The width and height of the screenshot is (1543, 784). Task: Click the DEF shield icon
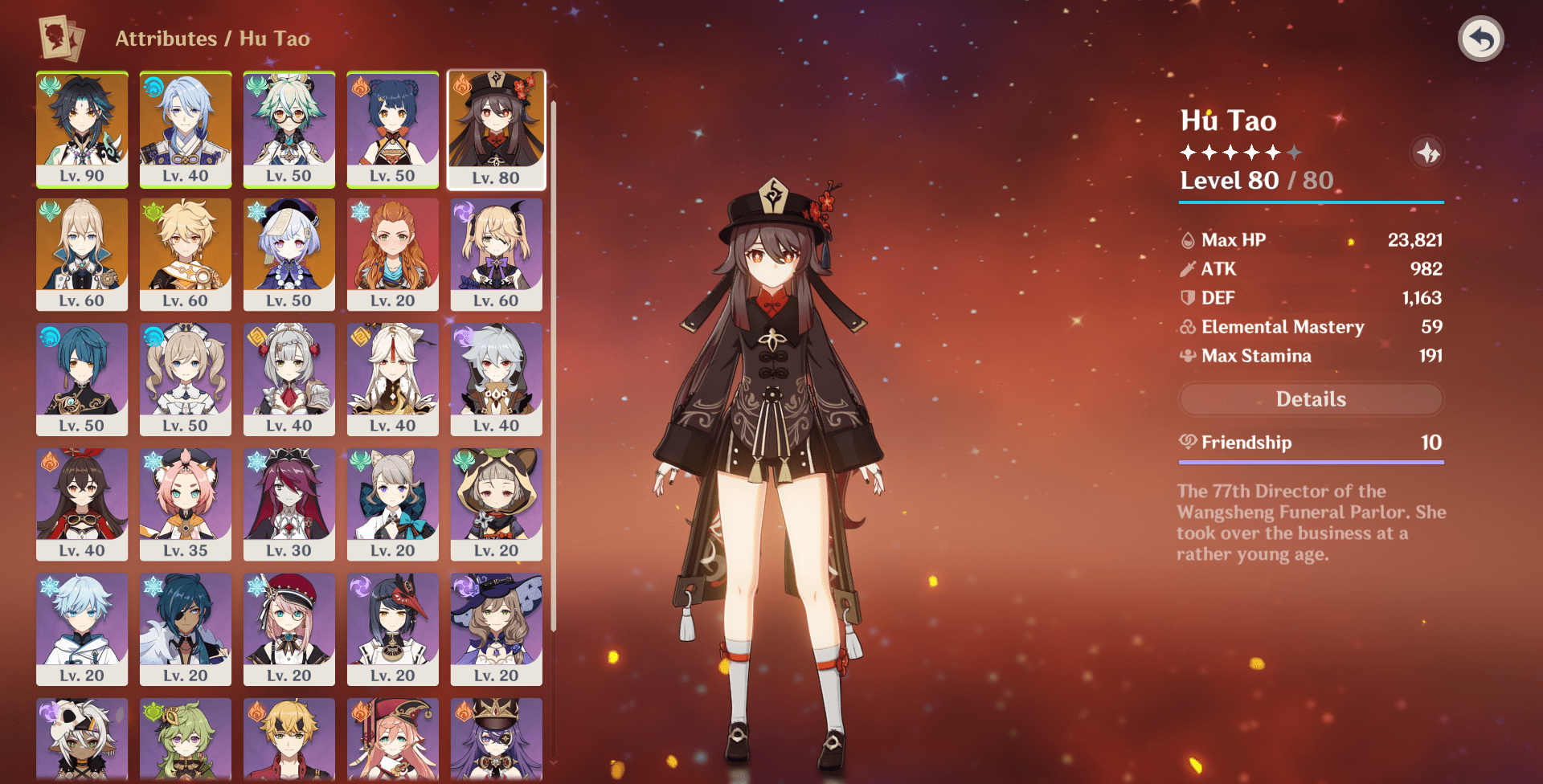click(1187, 297)
